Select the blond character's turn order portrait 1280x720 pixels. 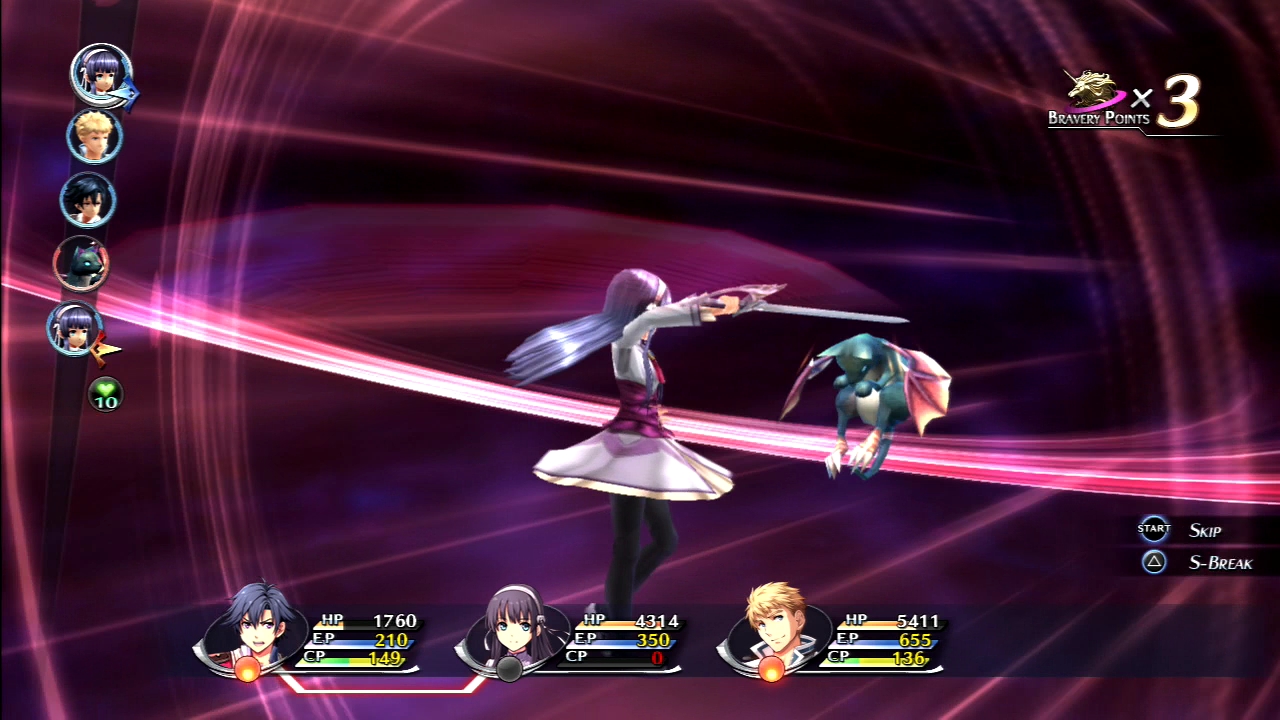click(x=95, y=136)
